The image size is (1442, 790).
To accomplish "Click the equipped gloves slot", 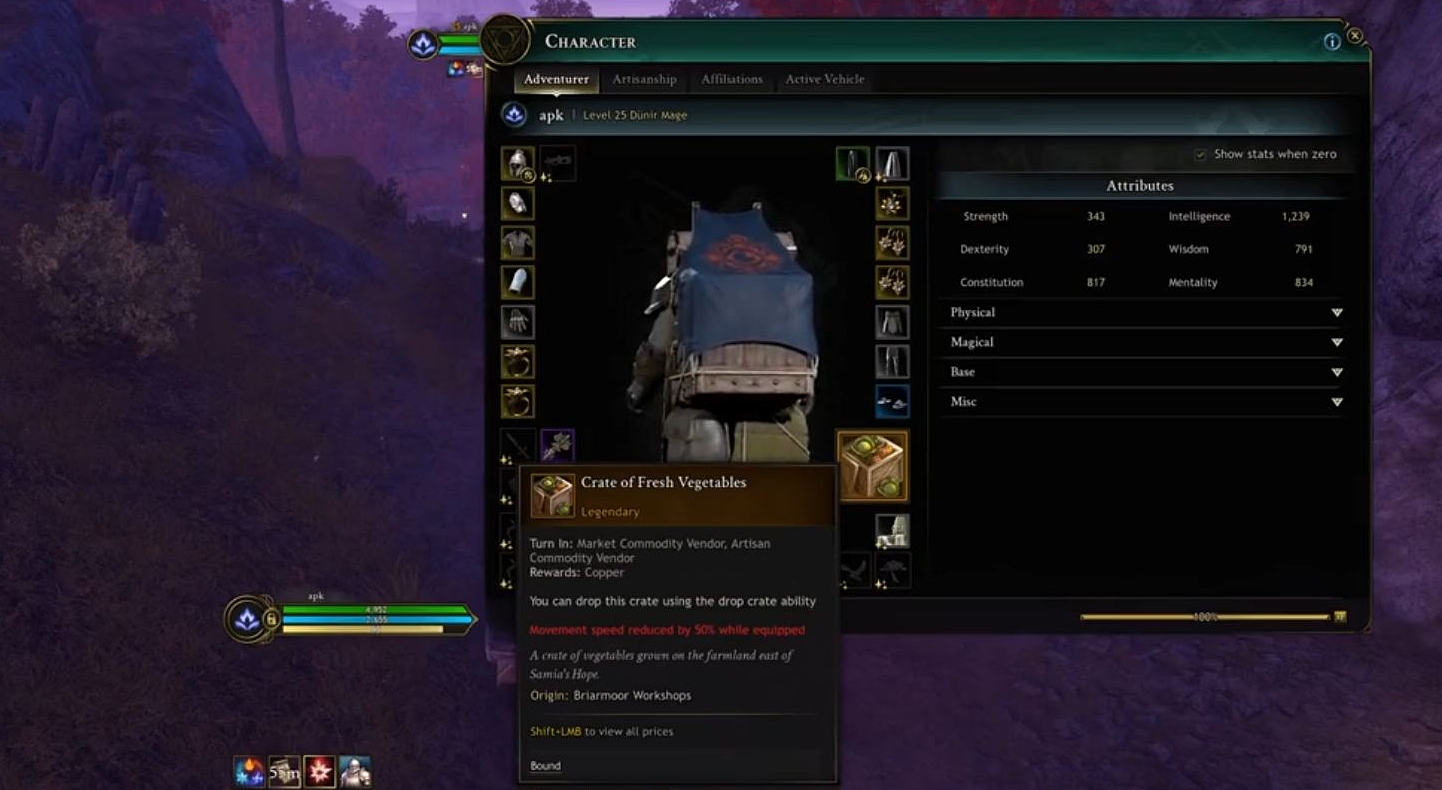I will click(x=517, y=322).
